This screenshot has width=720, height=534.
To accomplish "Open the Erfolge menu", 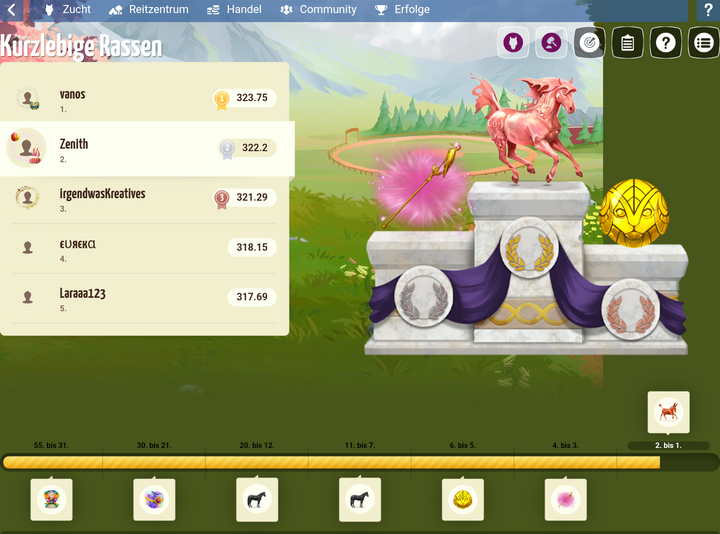I will coord(402,10).
